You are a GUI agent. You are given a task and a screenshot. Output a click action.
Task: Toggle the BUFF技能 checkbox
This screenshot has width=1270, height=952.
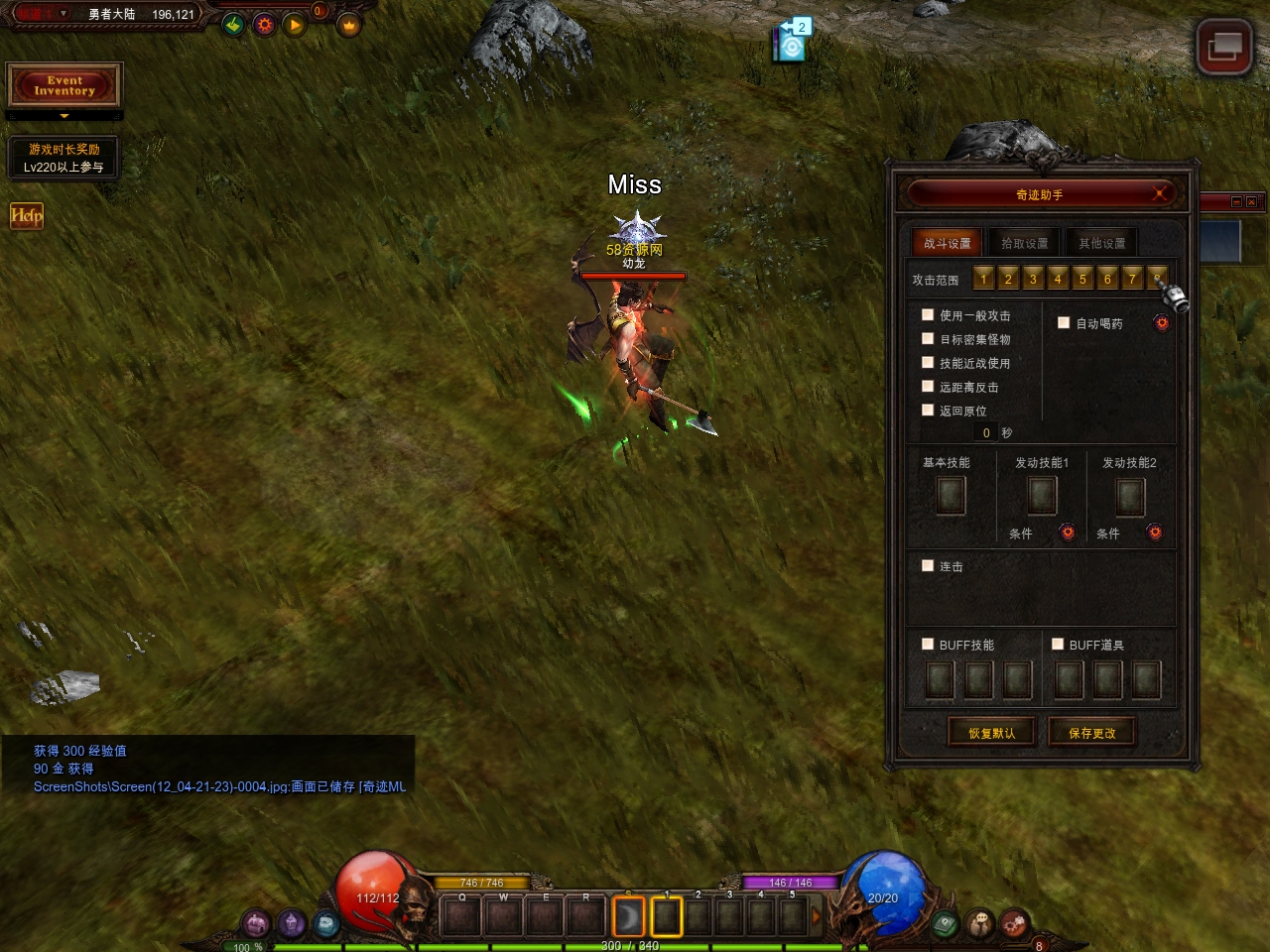[x=928, y=645]
